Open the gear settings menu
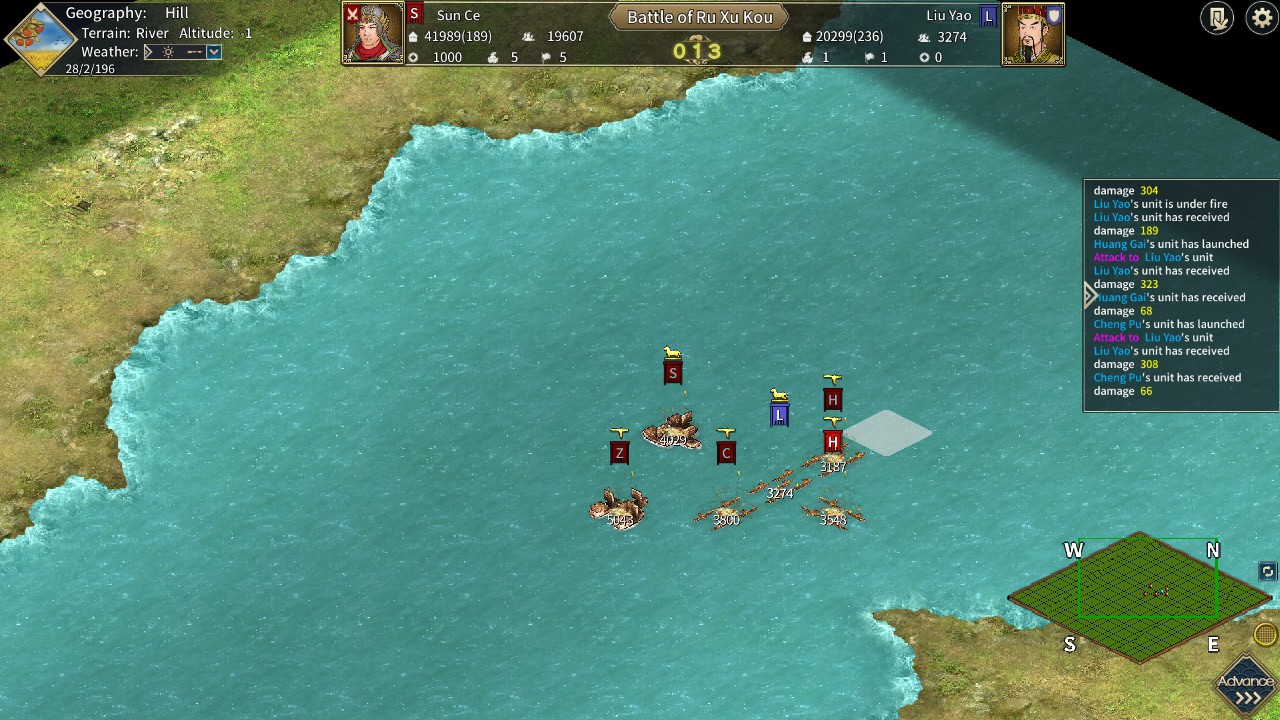 [x=1262, y=18]
